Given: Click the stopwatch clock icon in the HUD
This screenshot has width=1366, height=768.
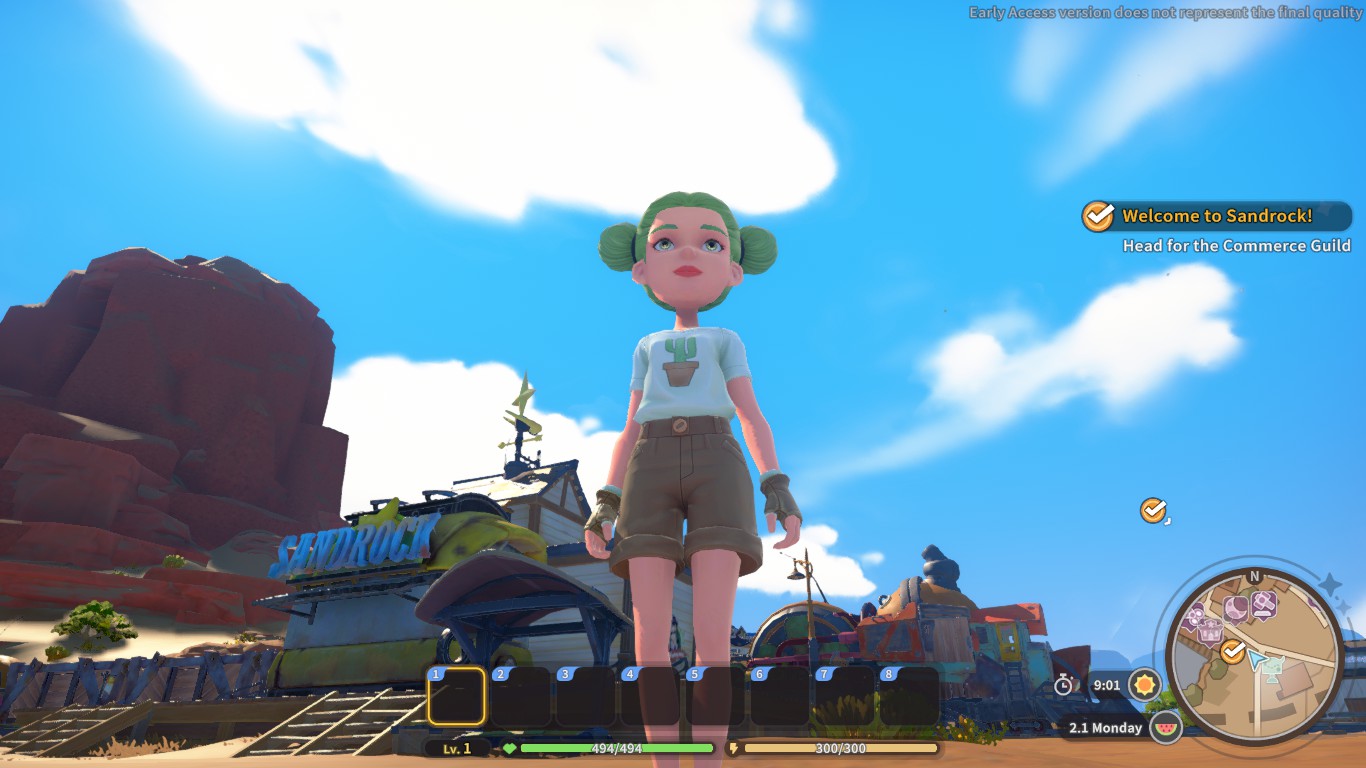Looking at the screenshot, I should point(1063,685).
